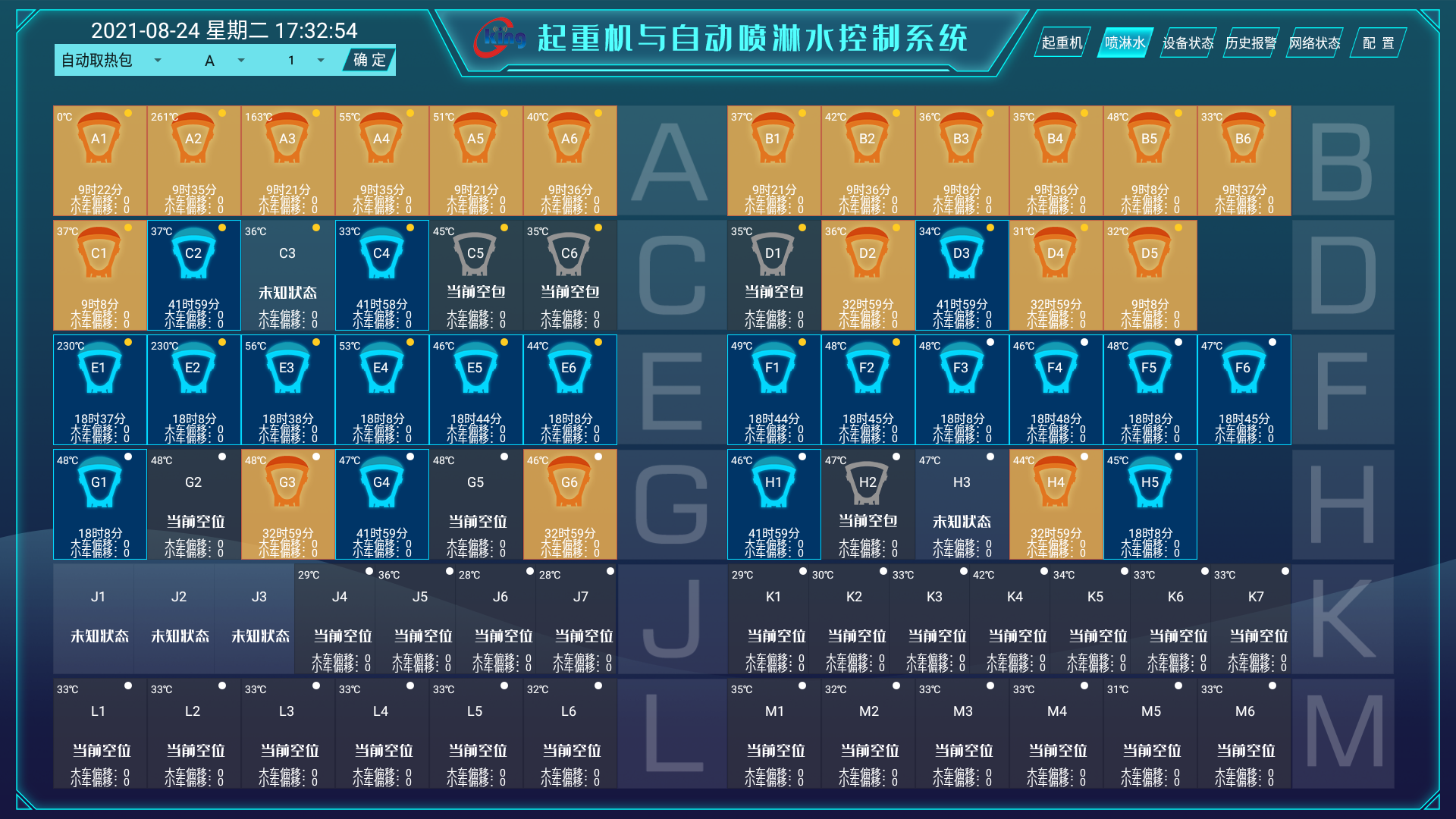Open the 历史报警 tab
The image size is (1456, 819).
1250,43
